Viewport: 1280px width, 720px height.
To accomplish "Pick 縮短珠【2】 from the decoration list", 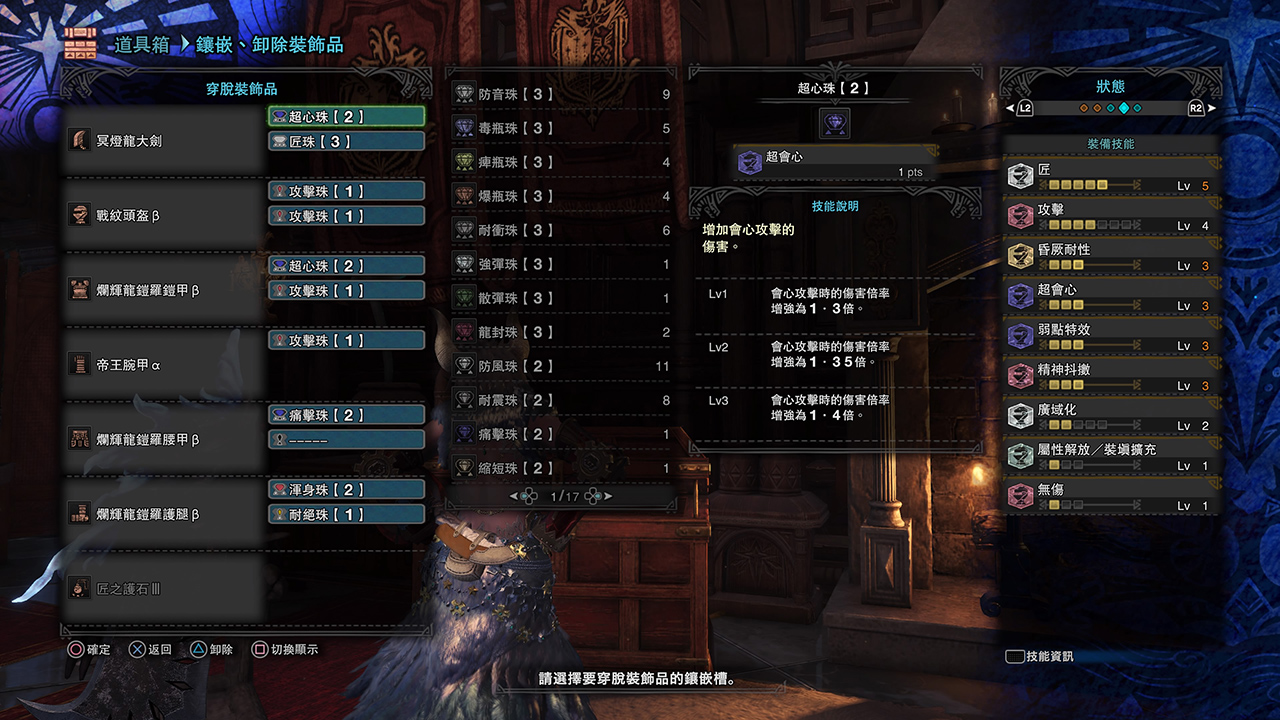I will tap(560, 468).
